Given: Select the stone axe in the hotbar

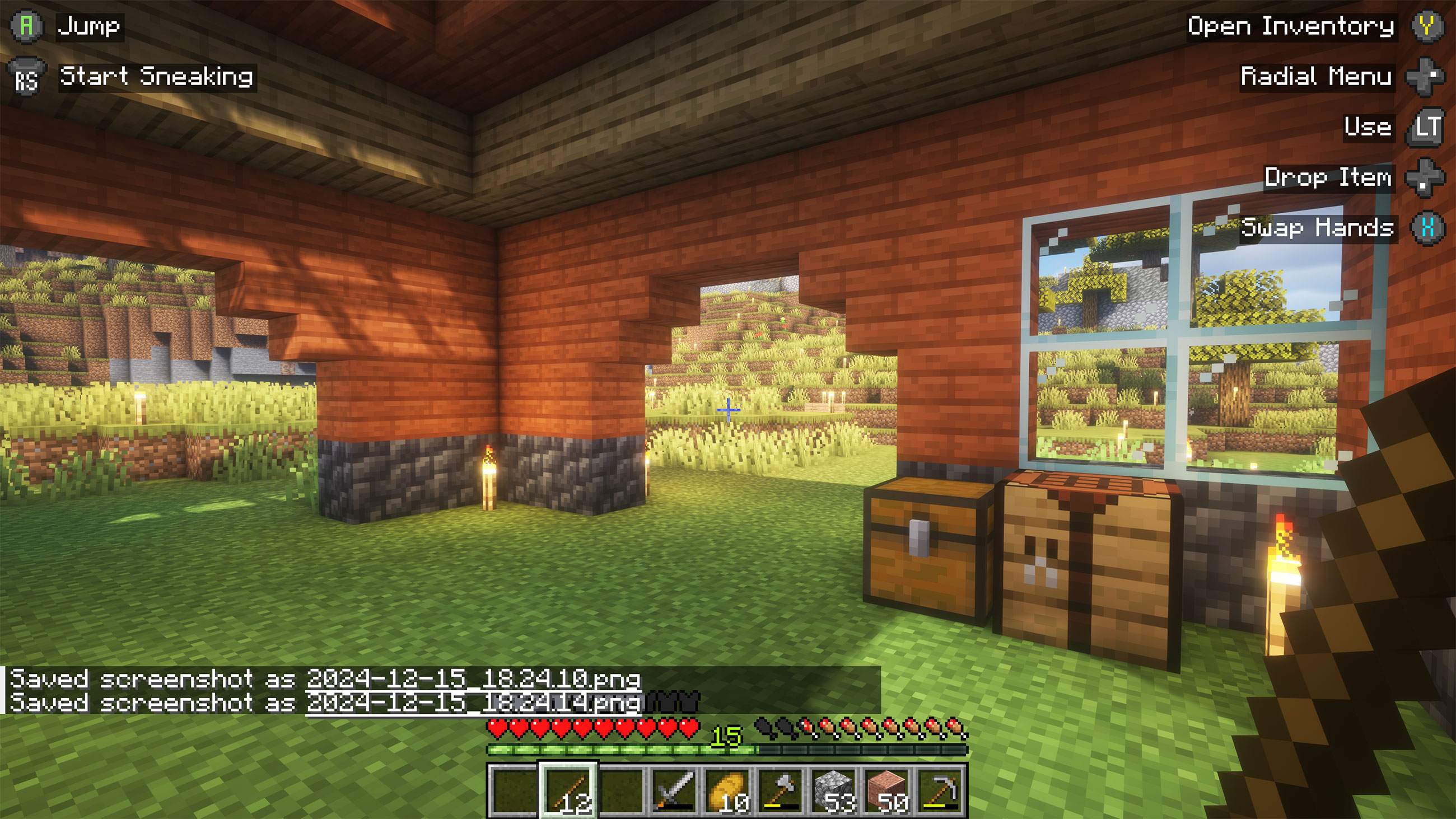Looking at the screenshot, I should [x=783, y=788].
